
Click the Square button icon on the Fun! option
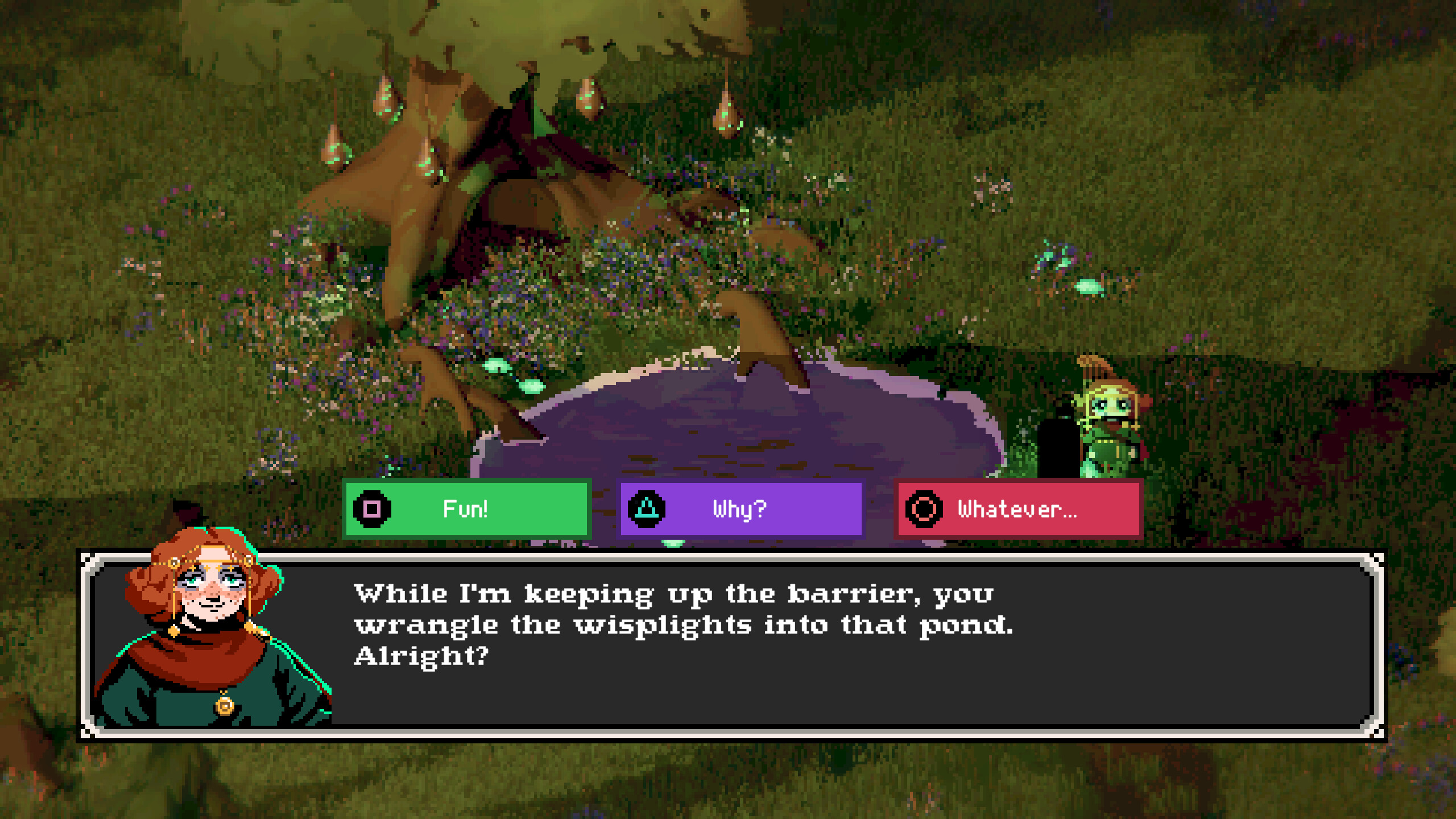373,509
